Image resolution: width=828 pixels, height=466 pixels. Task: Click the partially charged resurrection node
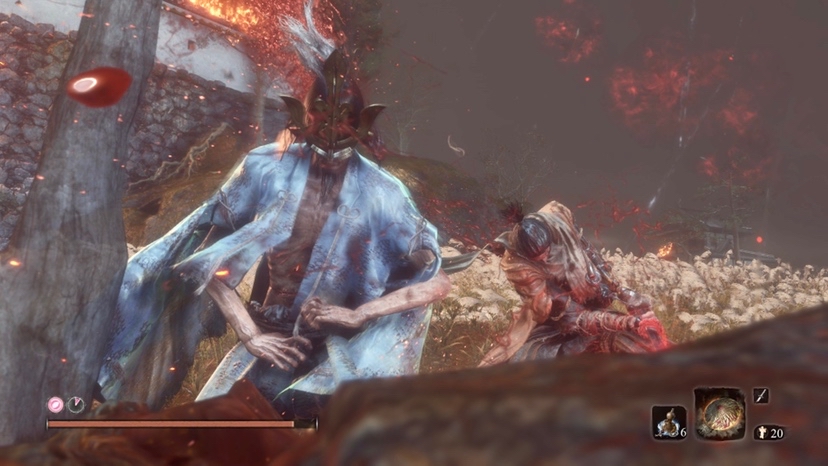pyautogui.click(x=76, y=405)
